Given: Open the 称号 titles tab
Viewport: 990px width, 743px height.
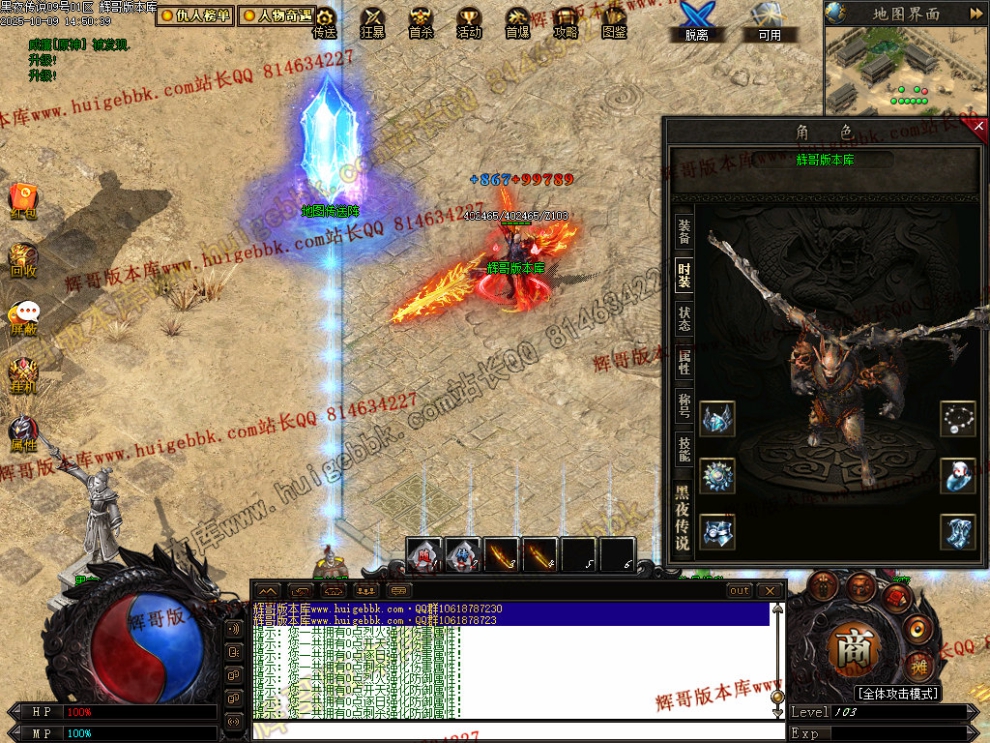Looking at the screenshot, I should [x=684, y=405].
